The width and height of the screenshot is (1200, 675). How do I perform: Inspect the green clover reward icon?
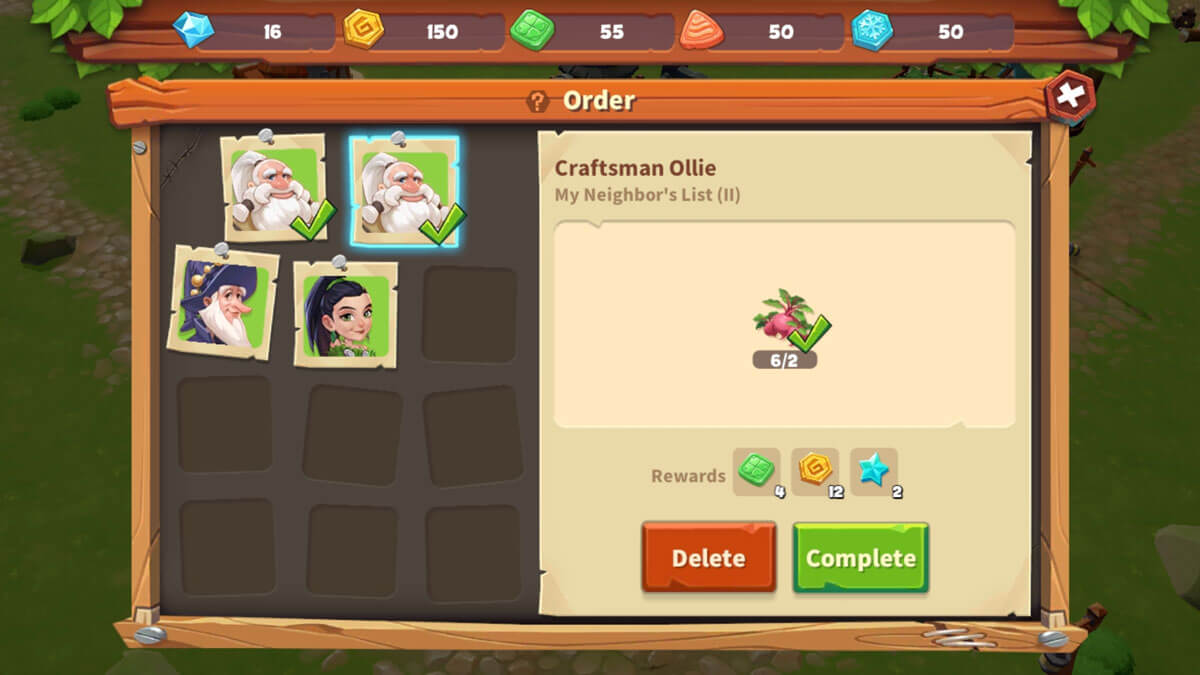756,470
